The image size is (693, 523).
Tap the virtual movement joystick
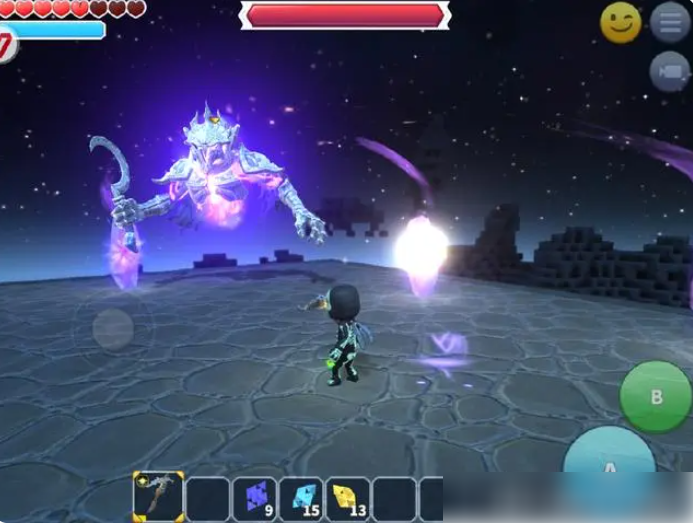[113, 328]
